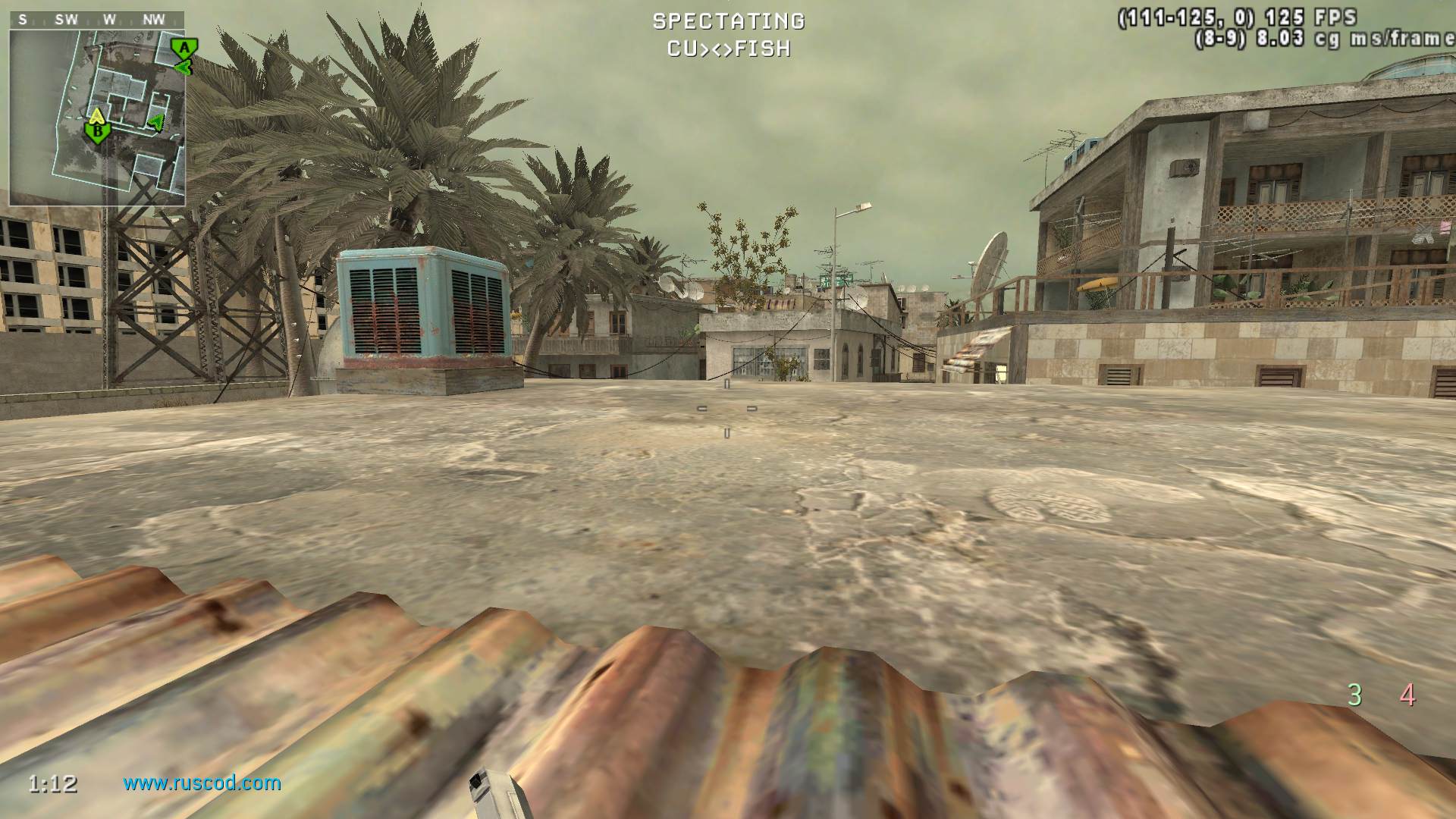Click the compass direction strip above minimap

[97, 20]
